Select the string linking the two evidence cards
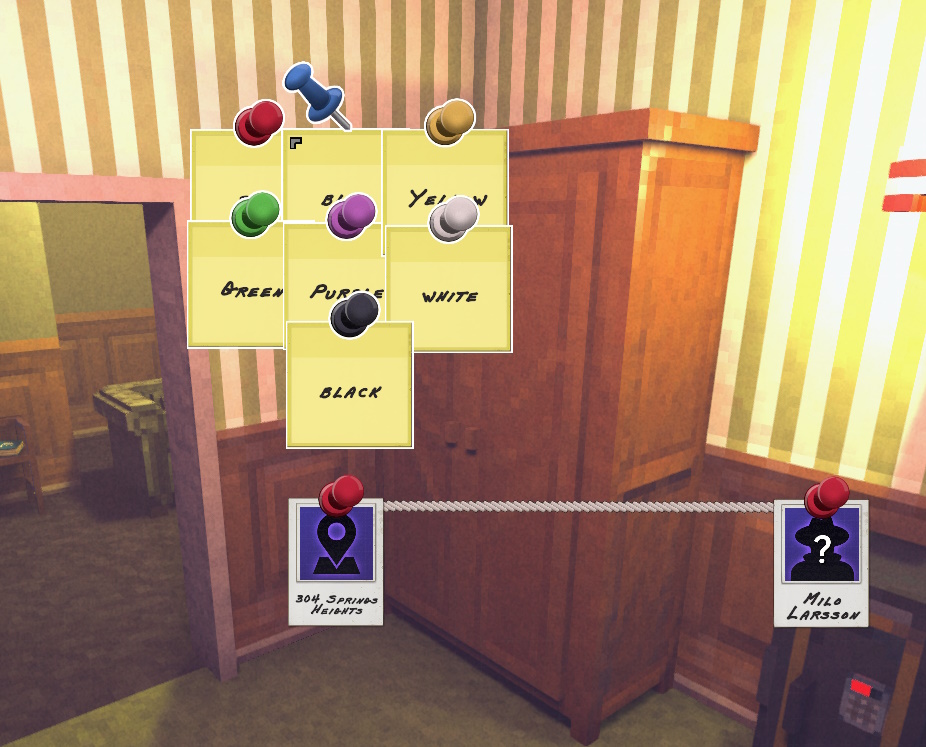 (580, 507)
